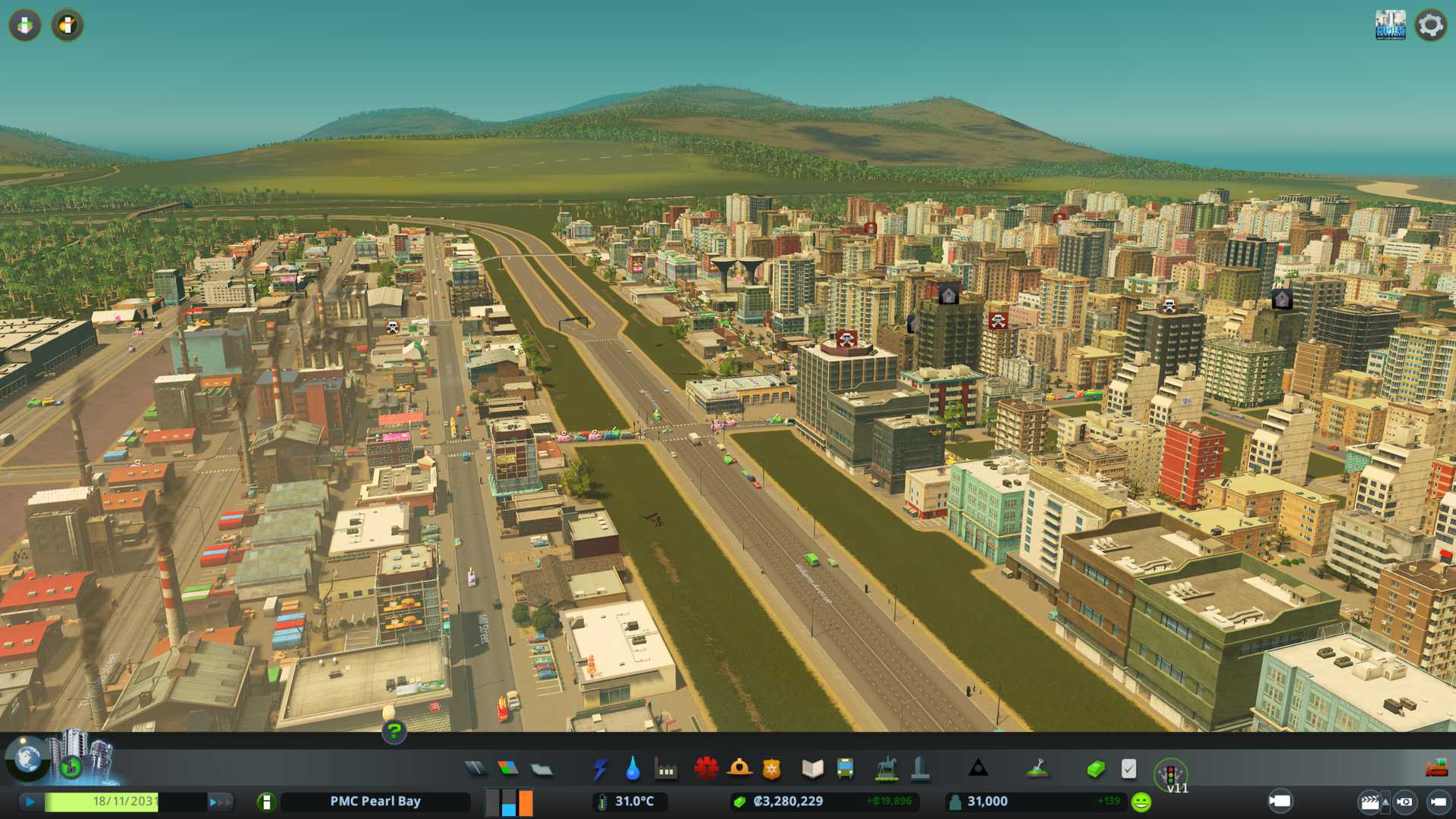Screen dimensions: 1456x819
Task: Open the green question mark advisor
Action: (x=394, y=731)
